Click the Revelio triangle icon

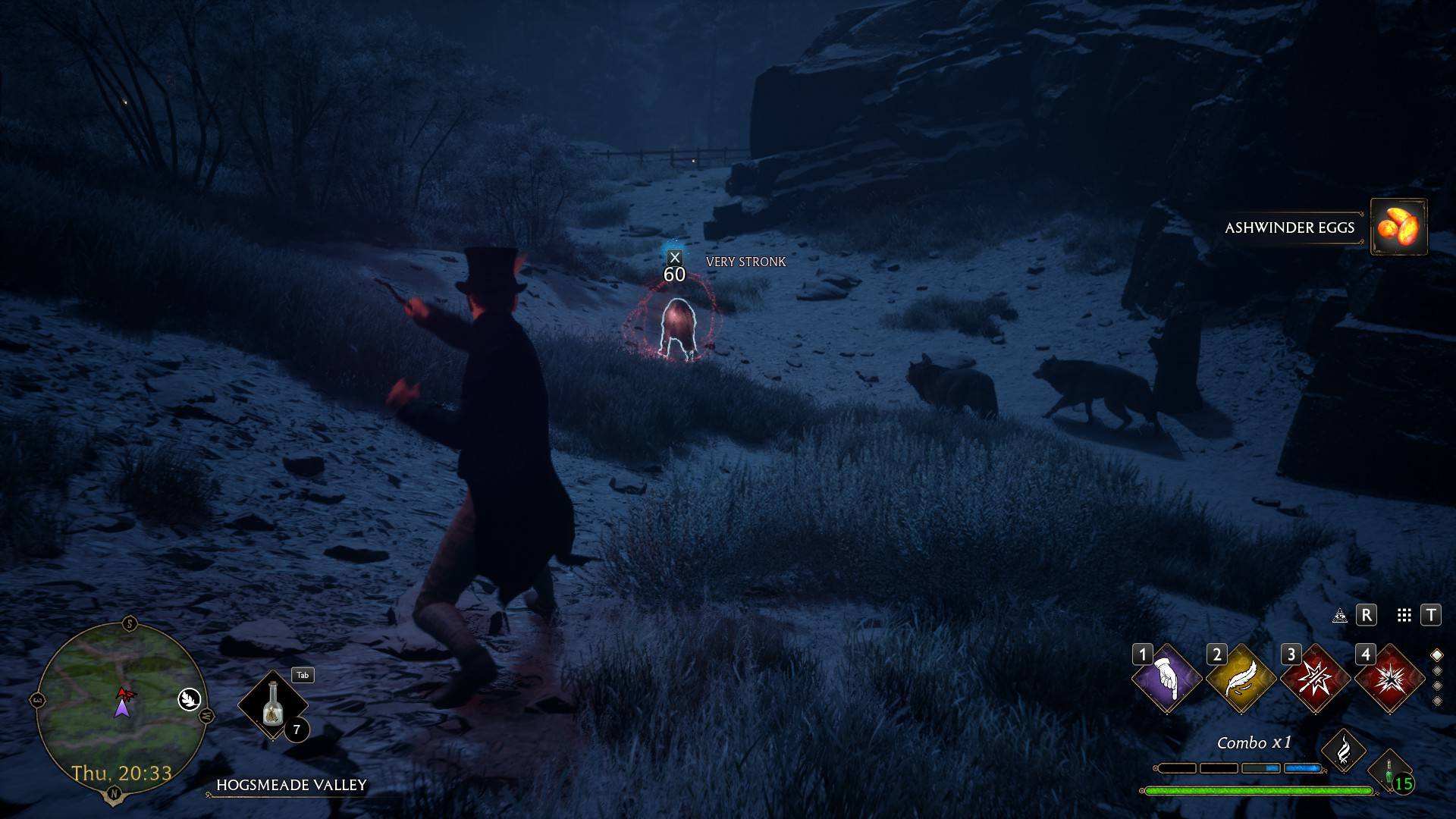coord(1340,615)
